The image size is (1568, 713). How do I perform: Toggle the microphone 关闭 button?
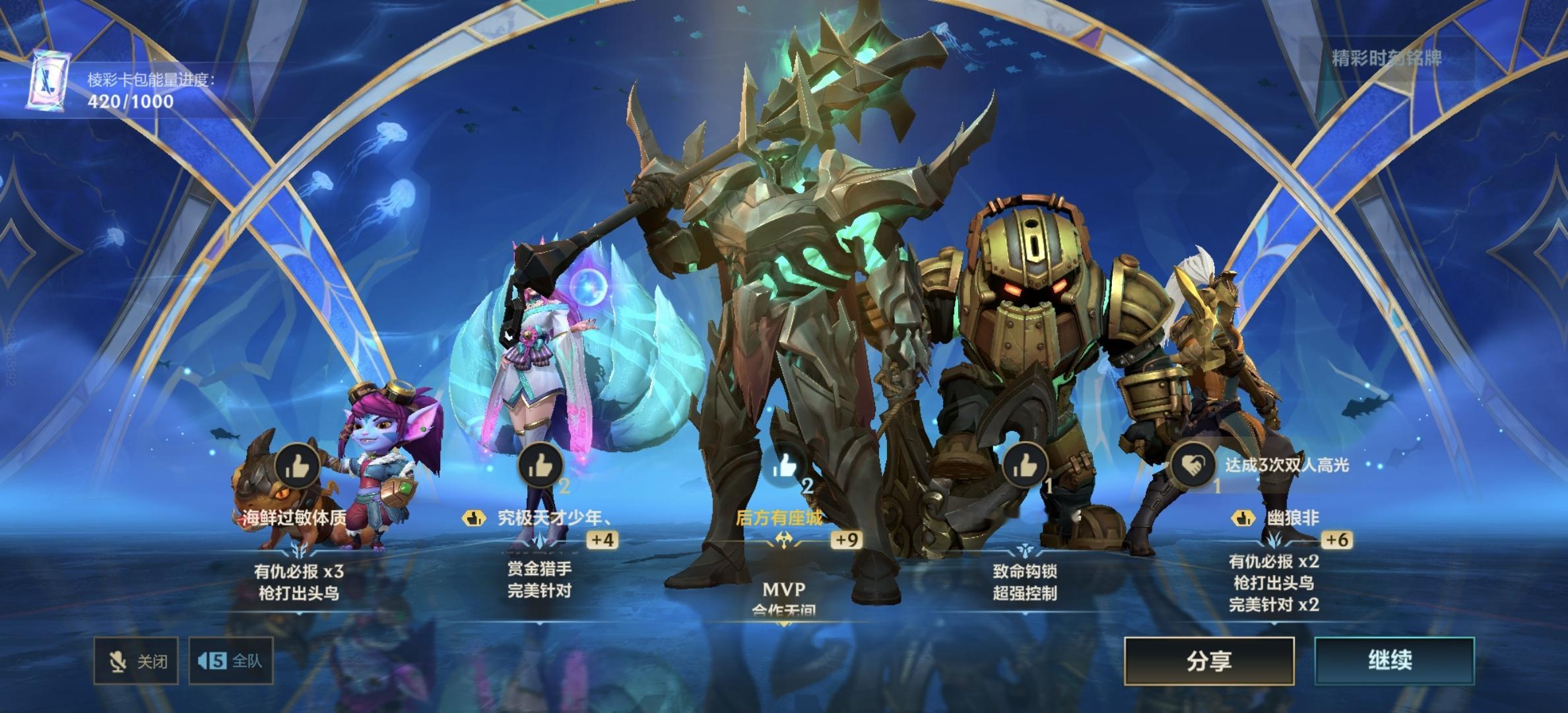[137, 661]
